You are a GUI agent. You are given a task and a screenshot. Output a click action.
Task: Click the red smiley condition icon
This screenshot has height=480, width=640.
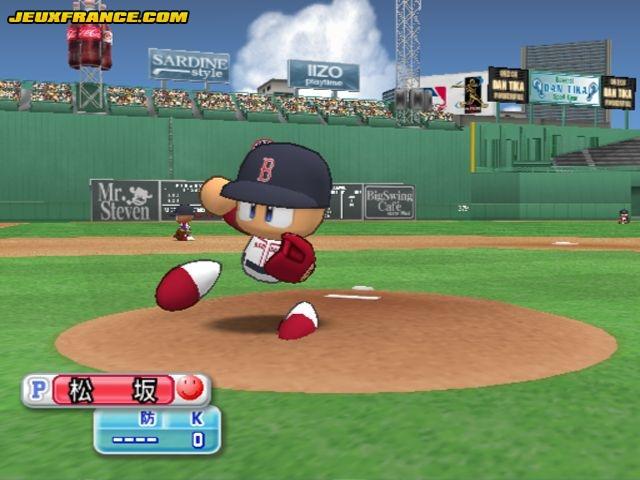(190, 389)
